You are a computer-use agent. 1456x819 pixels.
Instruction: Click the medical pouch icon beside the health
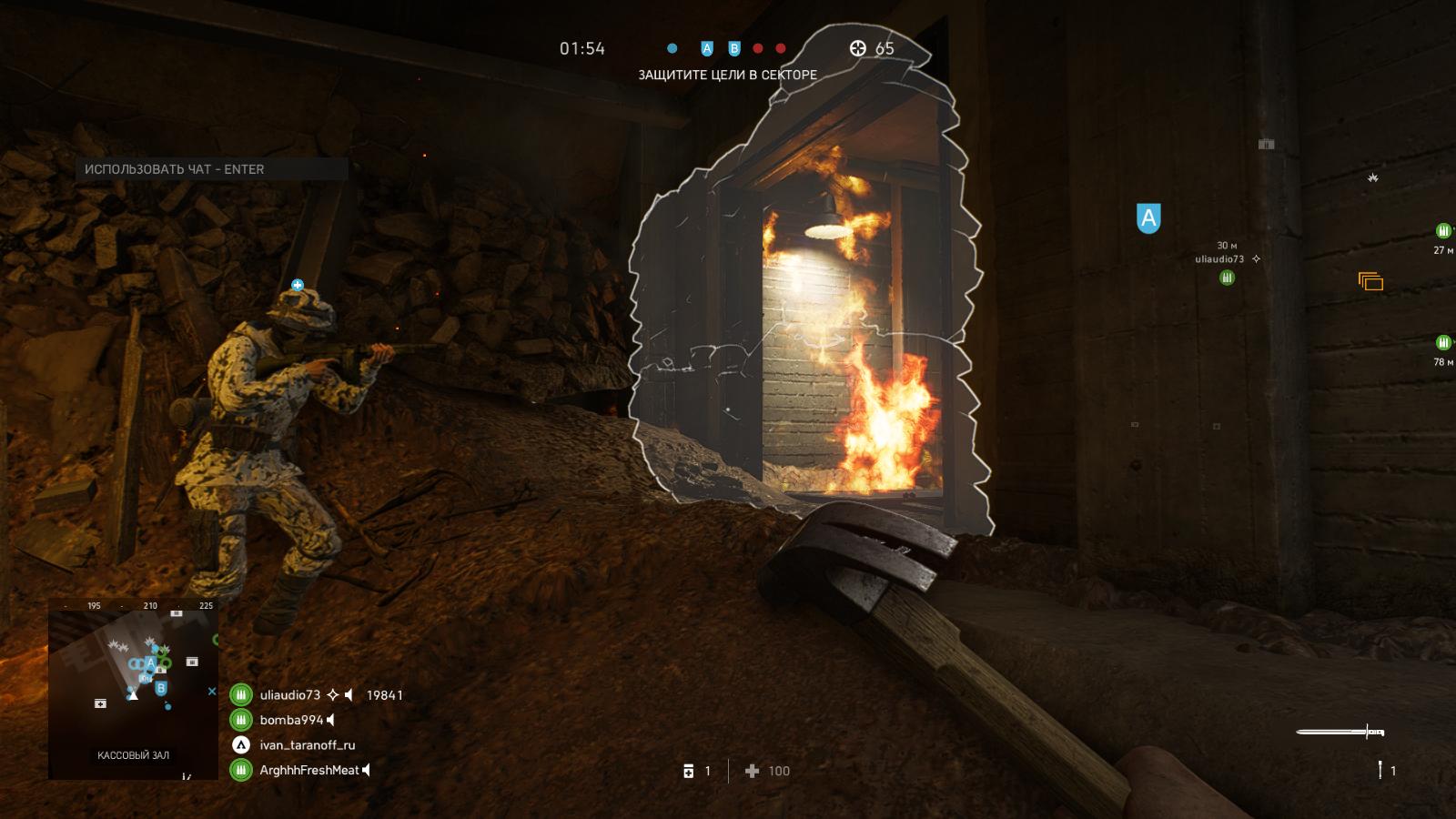click(x=689, y=771)
